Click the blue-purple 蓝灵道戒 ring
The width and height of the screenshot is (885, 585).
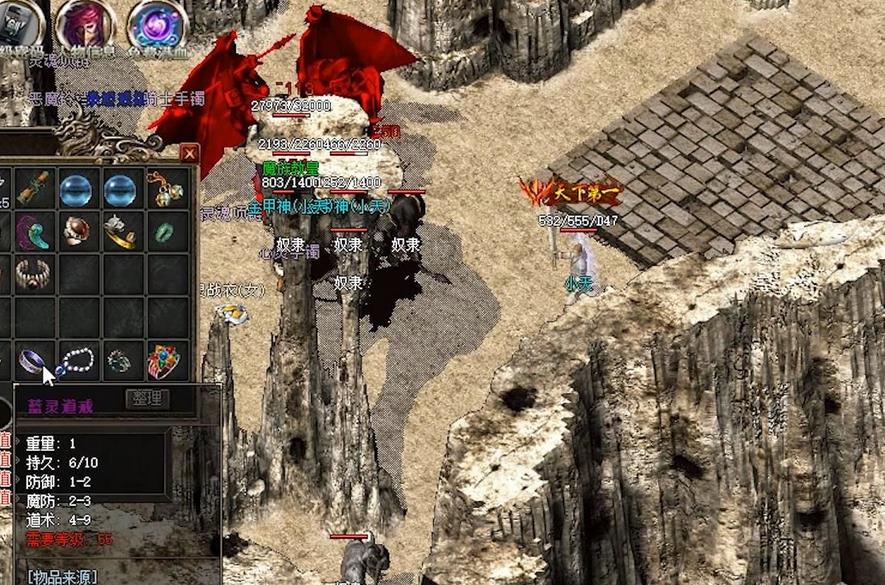33,361
